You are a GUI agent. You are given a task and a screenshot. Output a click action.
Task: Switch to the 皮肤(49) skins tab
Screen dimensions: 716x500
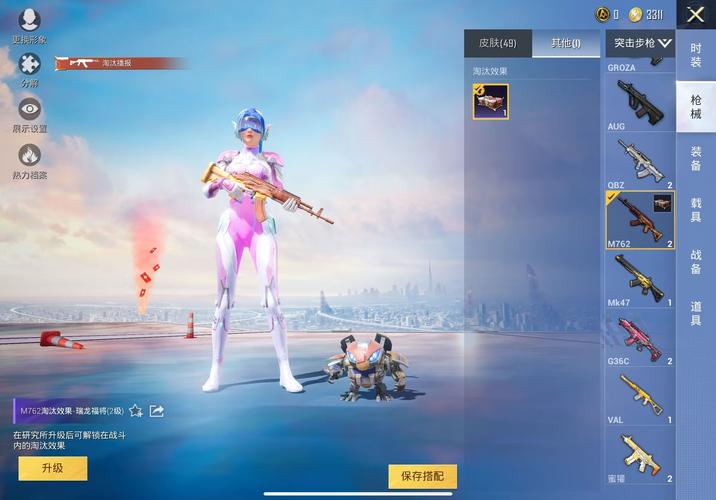click(497, 43)
